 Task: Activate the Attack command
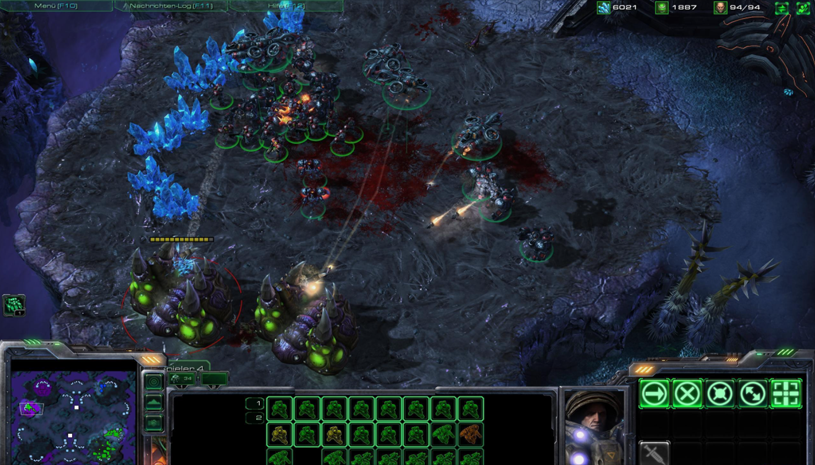pyautogui.click(x=786, y=393)
